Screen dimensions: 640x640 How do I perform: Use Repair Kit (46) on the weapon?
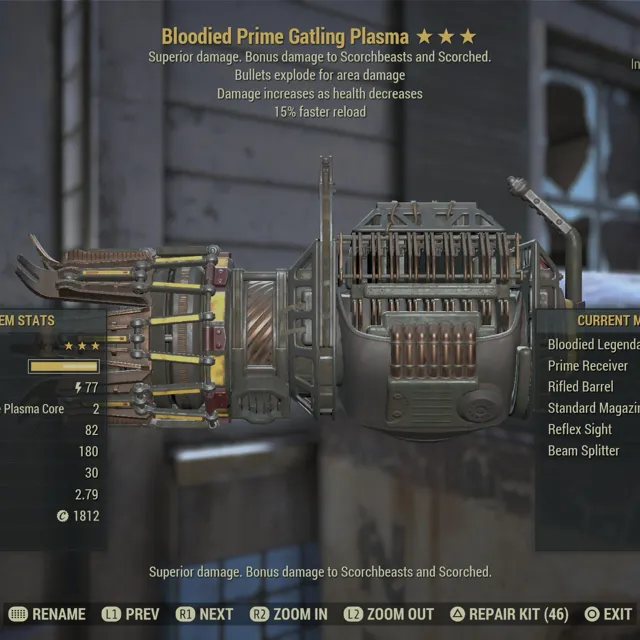(x=509, y=614)
